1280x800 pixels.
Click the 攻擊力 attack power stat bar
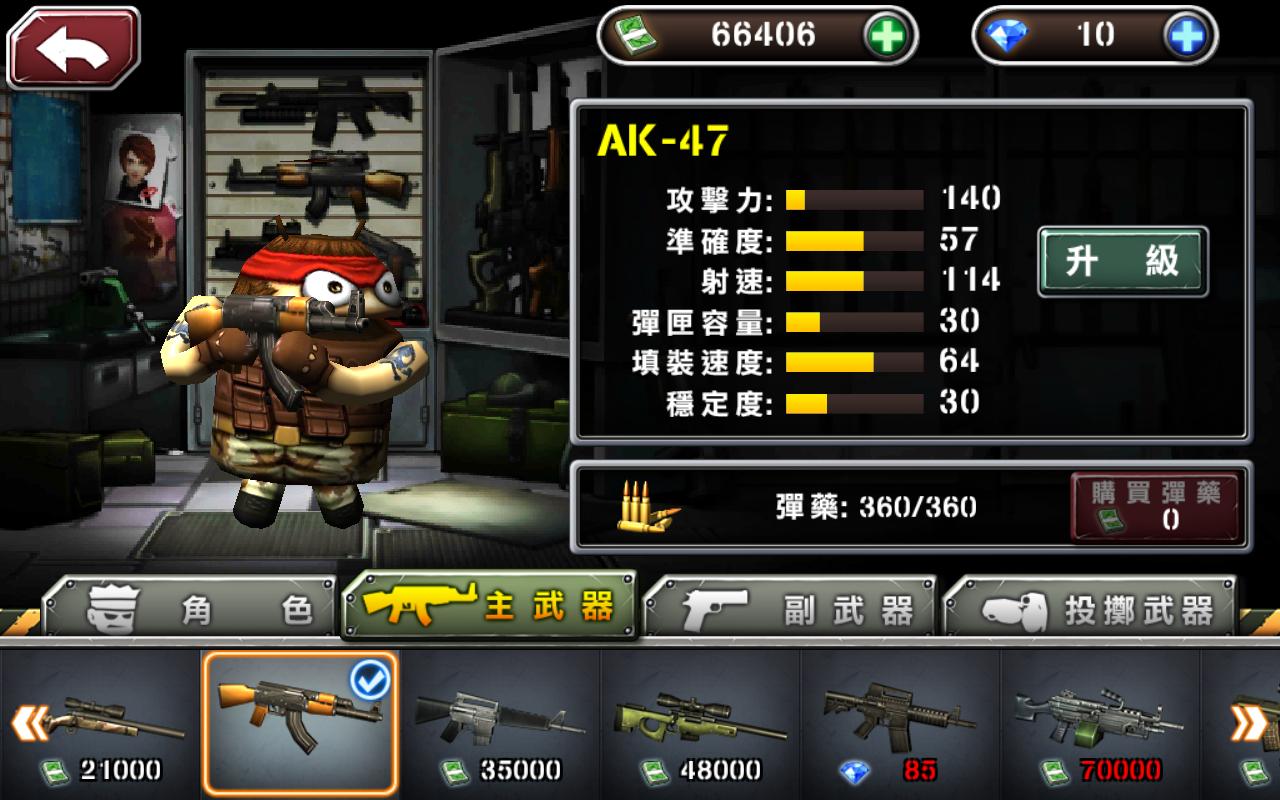pyautogui.click(x=855, y=199)
